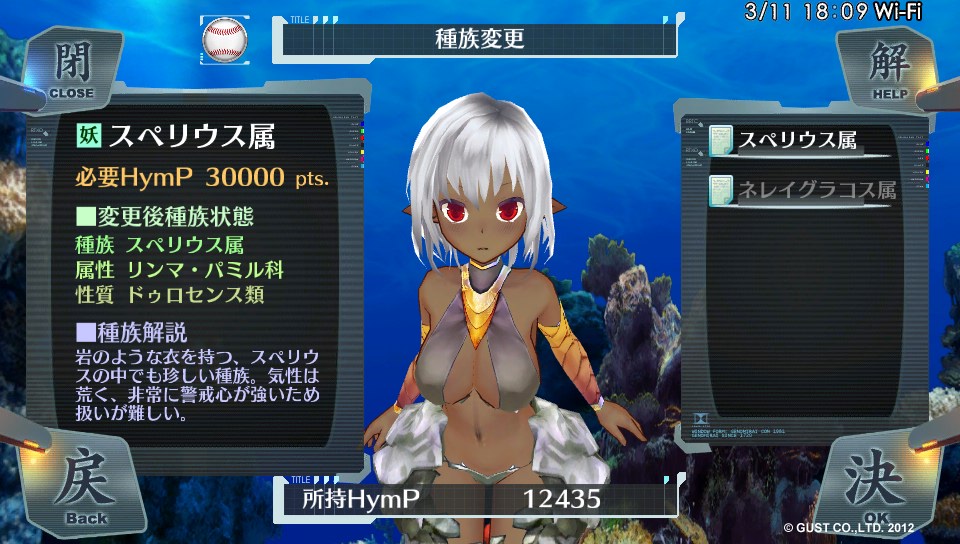Screen dimensions: 960x544
Task: Close the race change screen
Action: (70, 68)
